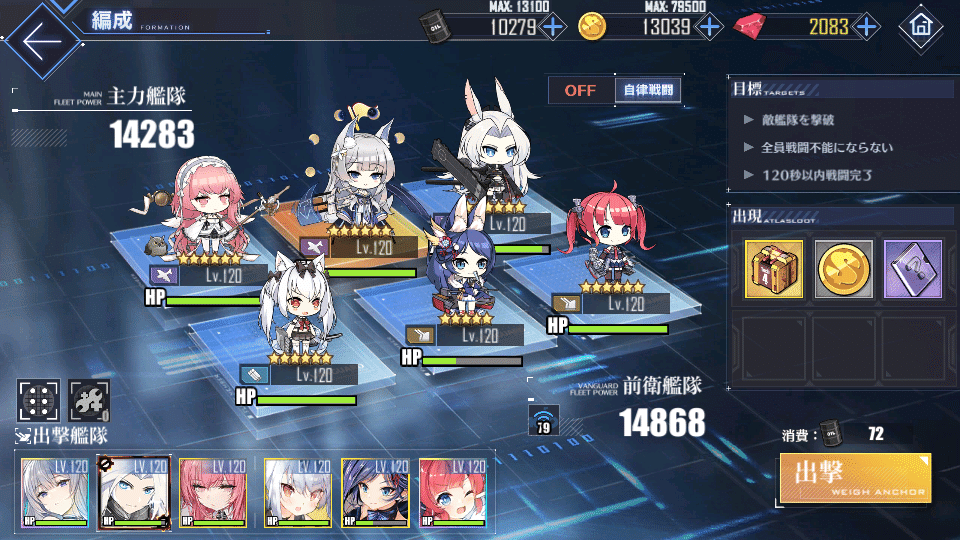Viewport: 960px width, 540px height.
Task: Select the white-haired, orange-eyed ship portrait
Action: click(x=297, y=492)
